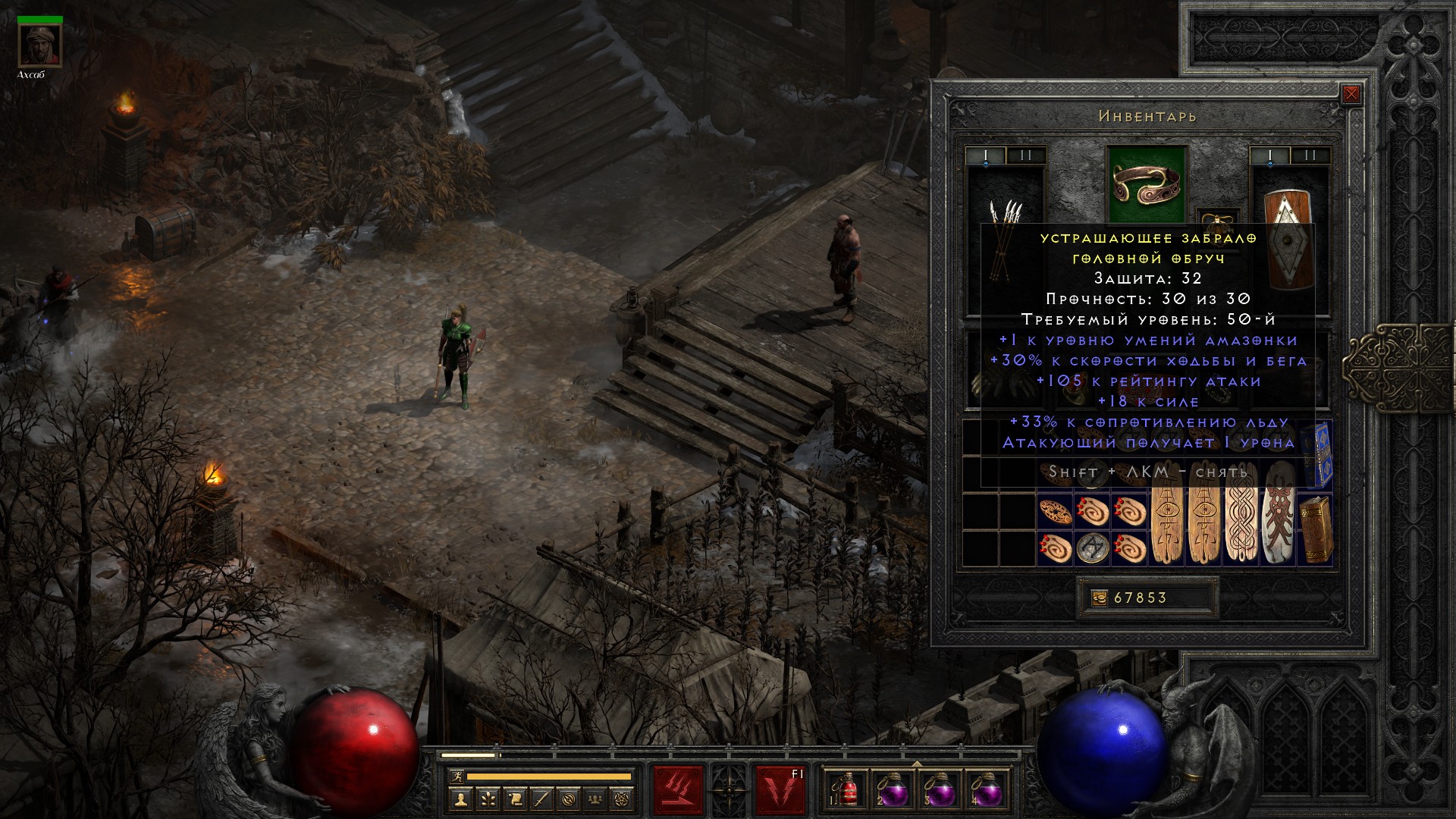
Task: Close the inventory window
Action: click(1351, 95)
